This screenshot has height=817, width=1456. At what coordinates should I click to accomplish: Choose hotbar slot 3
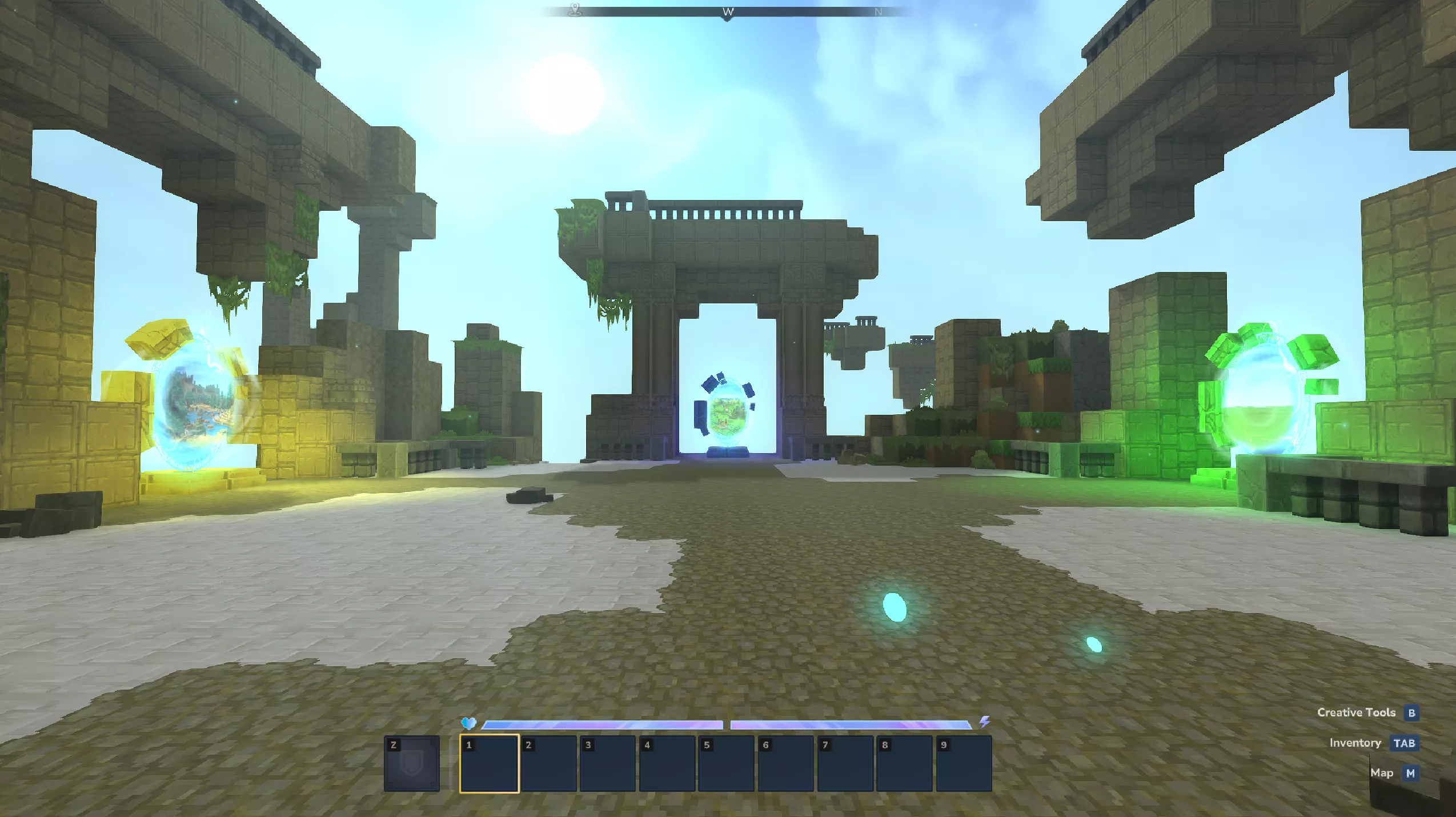[x=608, y=764]
